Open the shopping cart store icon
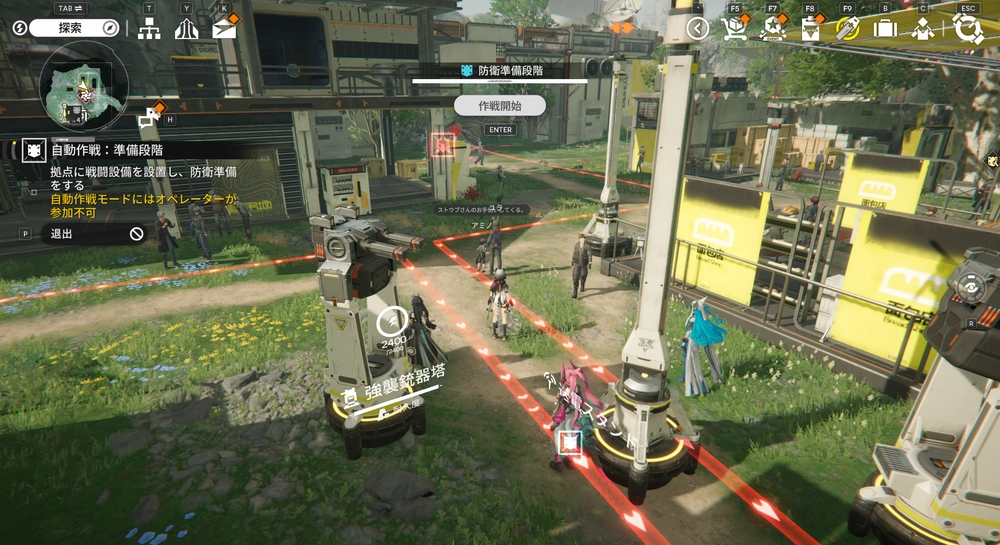 point(735,29)
